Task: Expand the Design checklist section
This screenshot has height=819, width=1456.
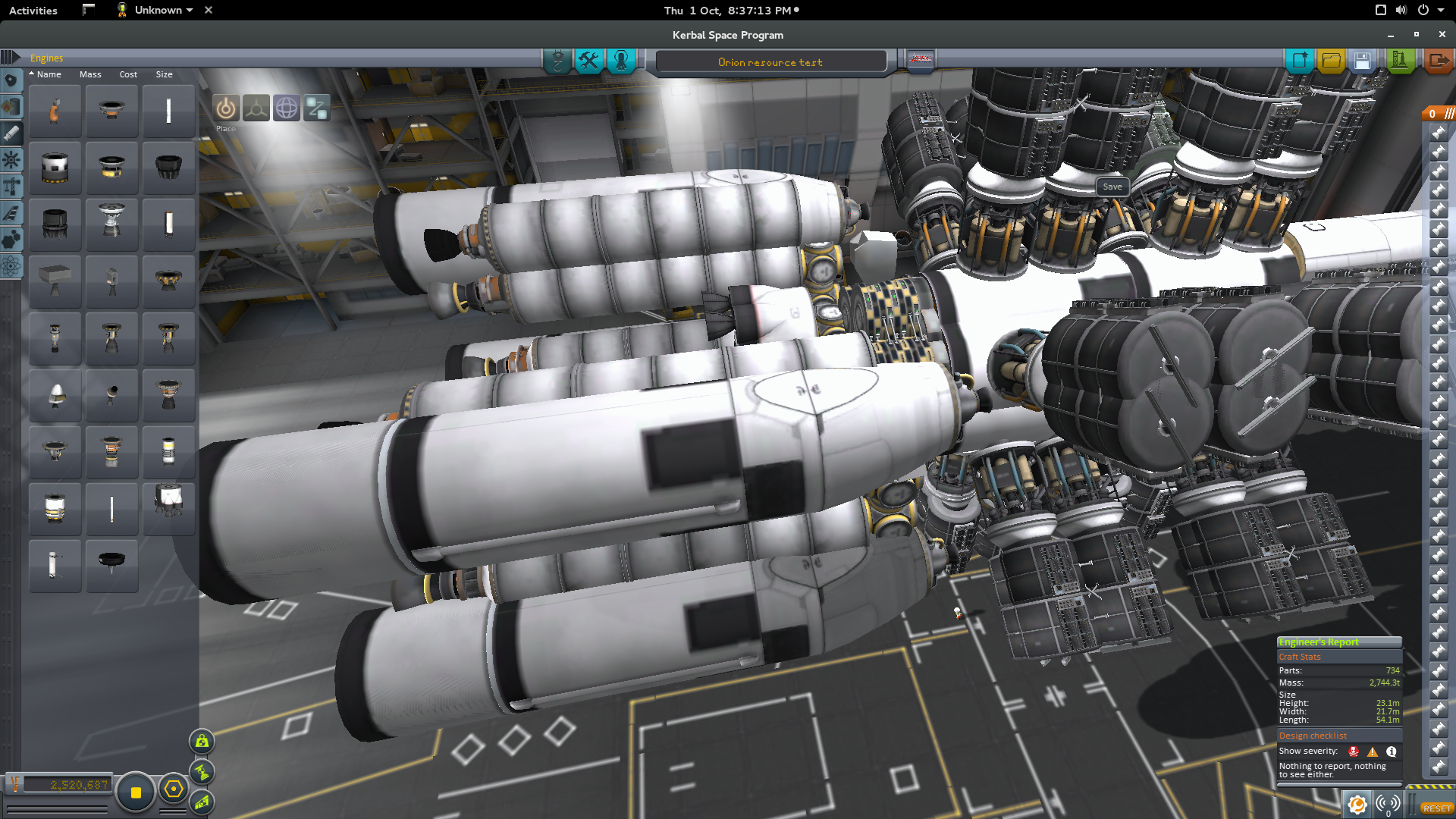Action: coord(1312,735)
